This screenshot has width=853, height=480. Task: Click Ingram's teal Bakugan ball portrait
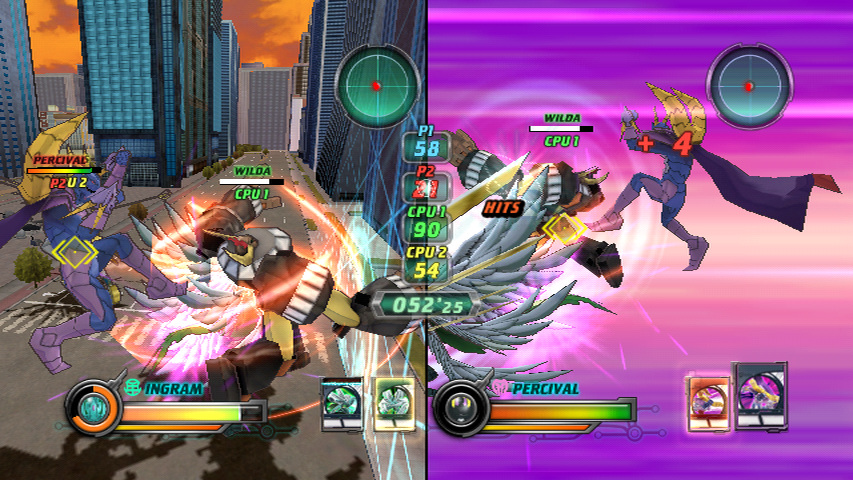[94, 407]
